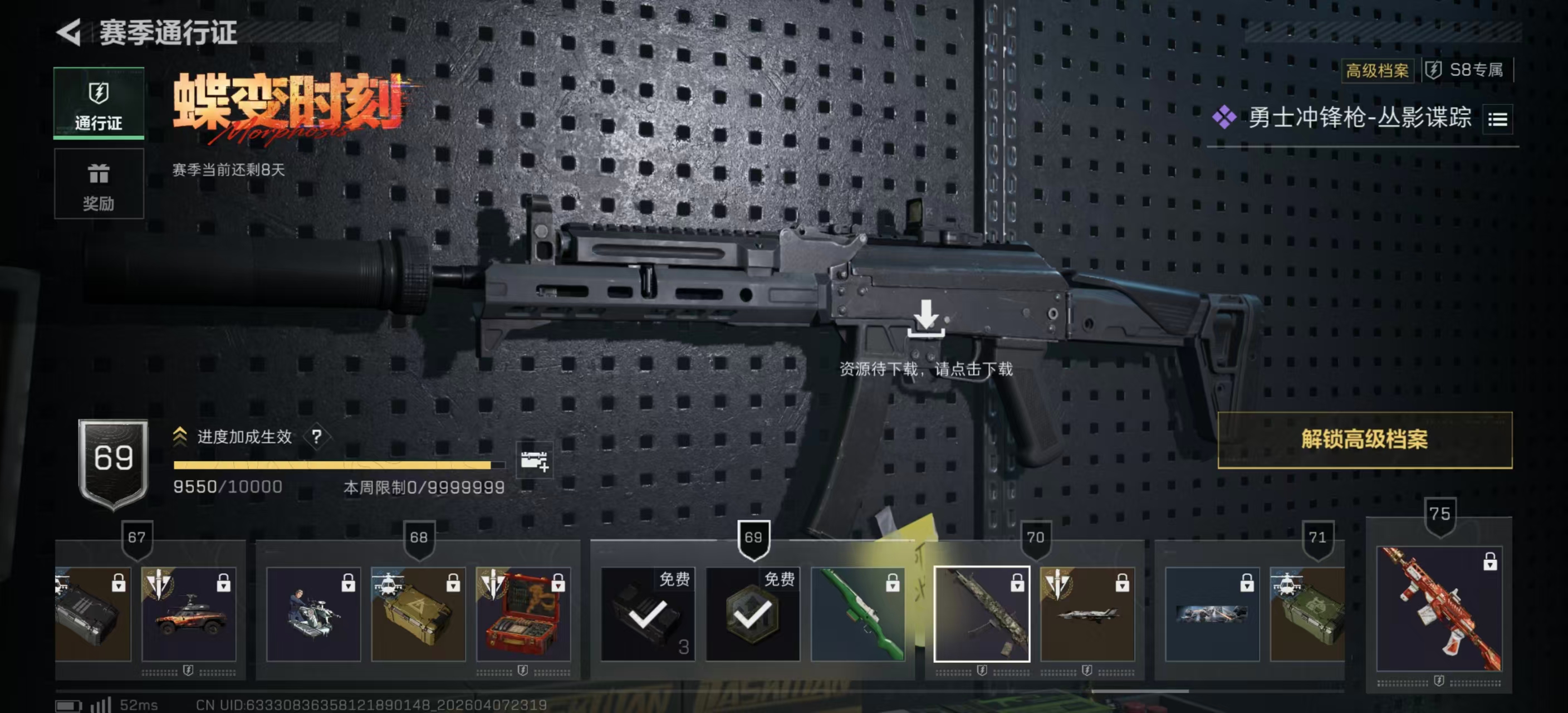Select the green helicopter supply crate

1307,614
